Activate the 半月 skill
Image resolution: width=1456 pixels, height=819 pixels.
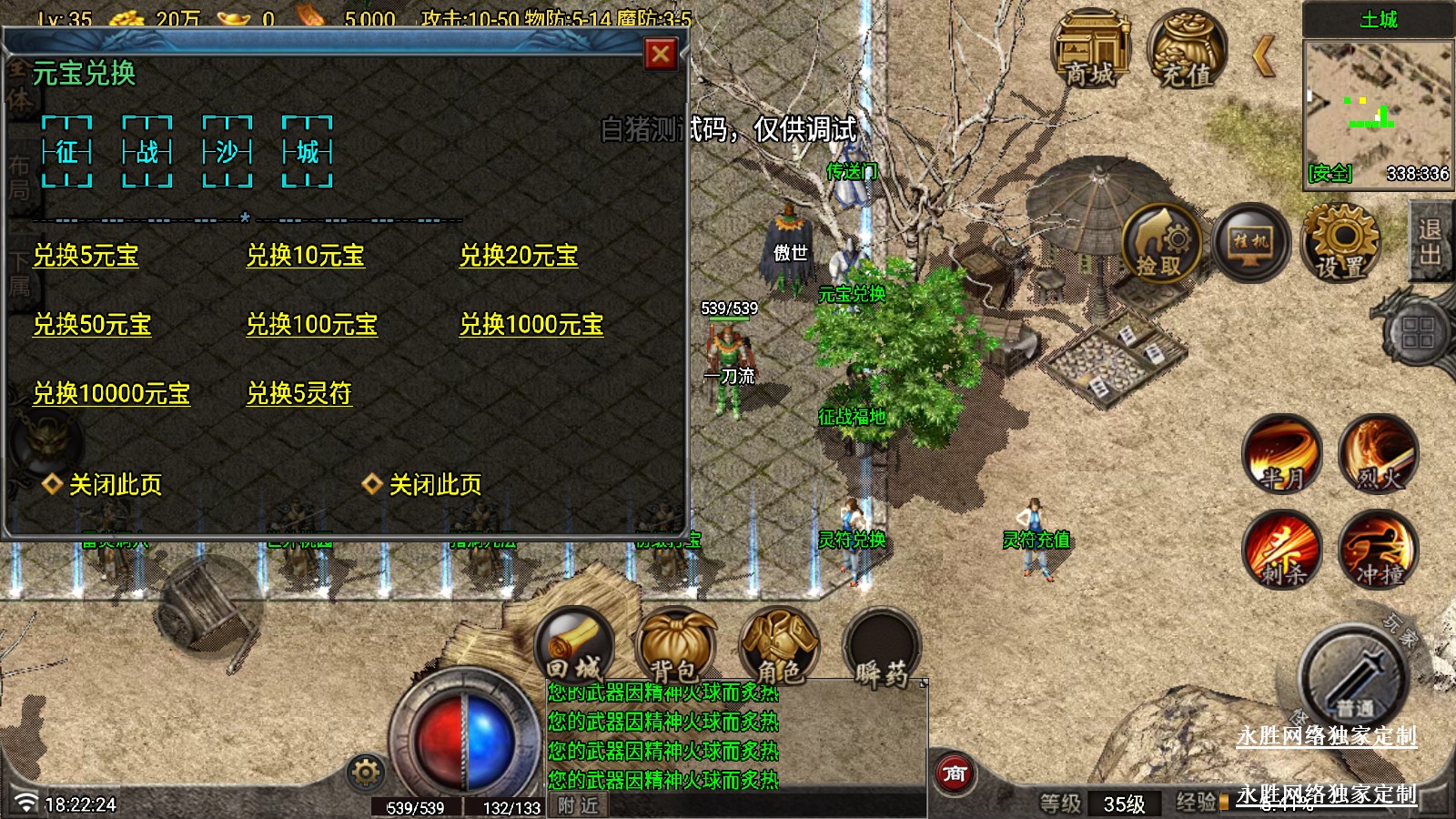click(x=1282, y=454)
